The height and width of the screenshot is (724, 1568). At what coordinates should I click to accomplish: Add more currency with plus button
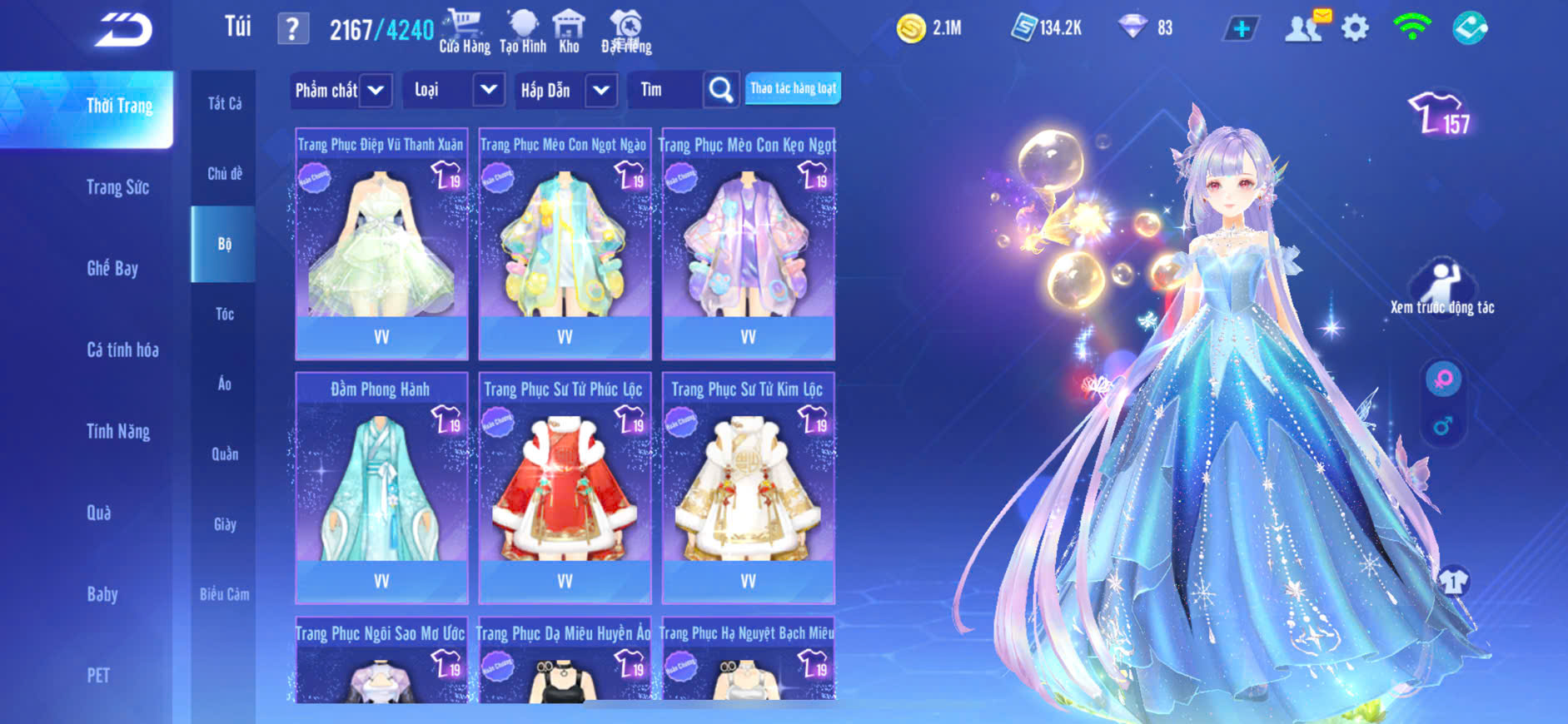[x=1241, y=29]
